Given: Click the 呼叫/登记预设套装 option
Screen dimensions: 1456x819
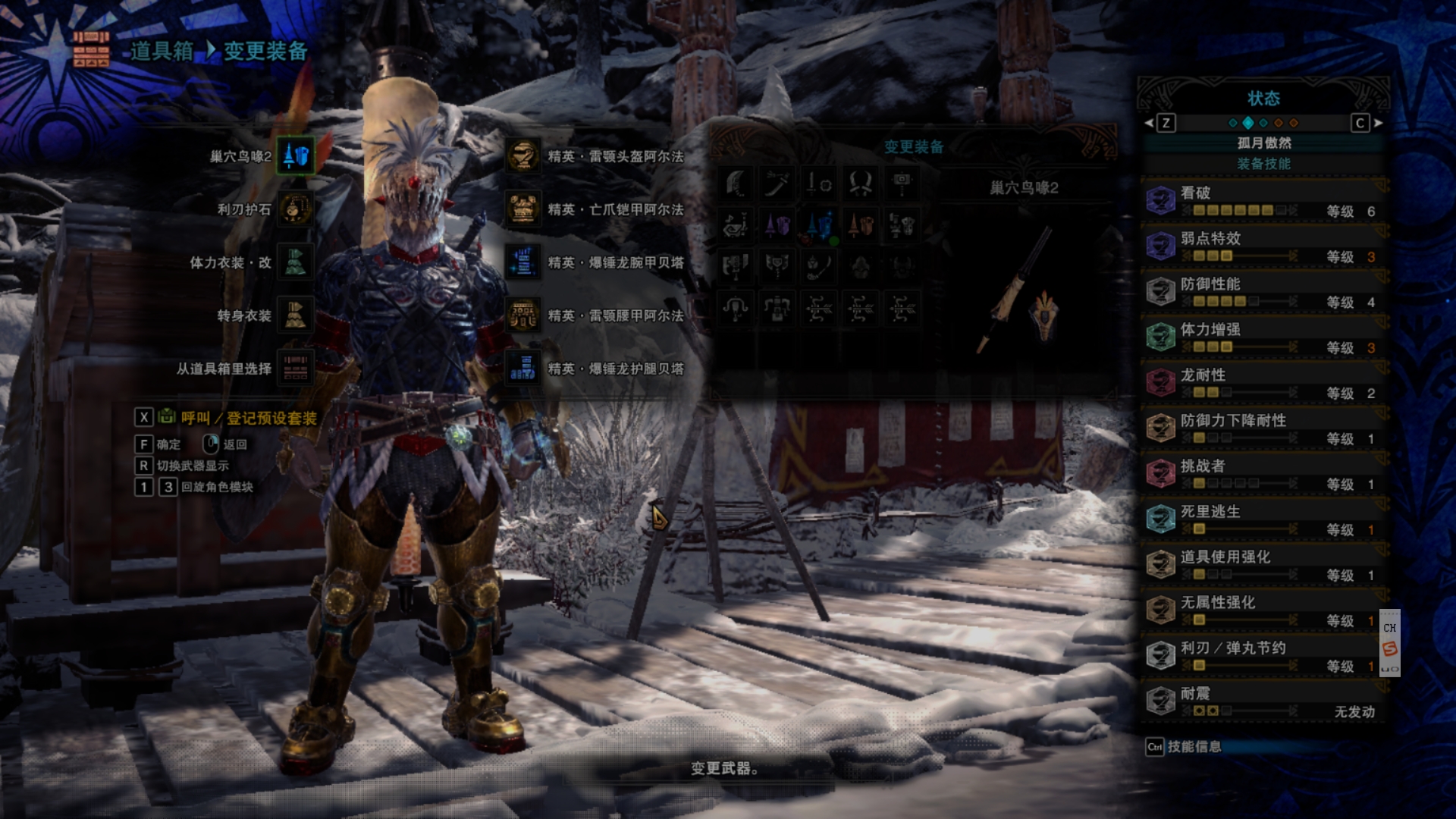Looking at the screenshot, I should (247, 418).
